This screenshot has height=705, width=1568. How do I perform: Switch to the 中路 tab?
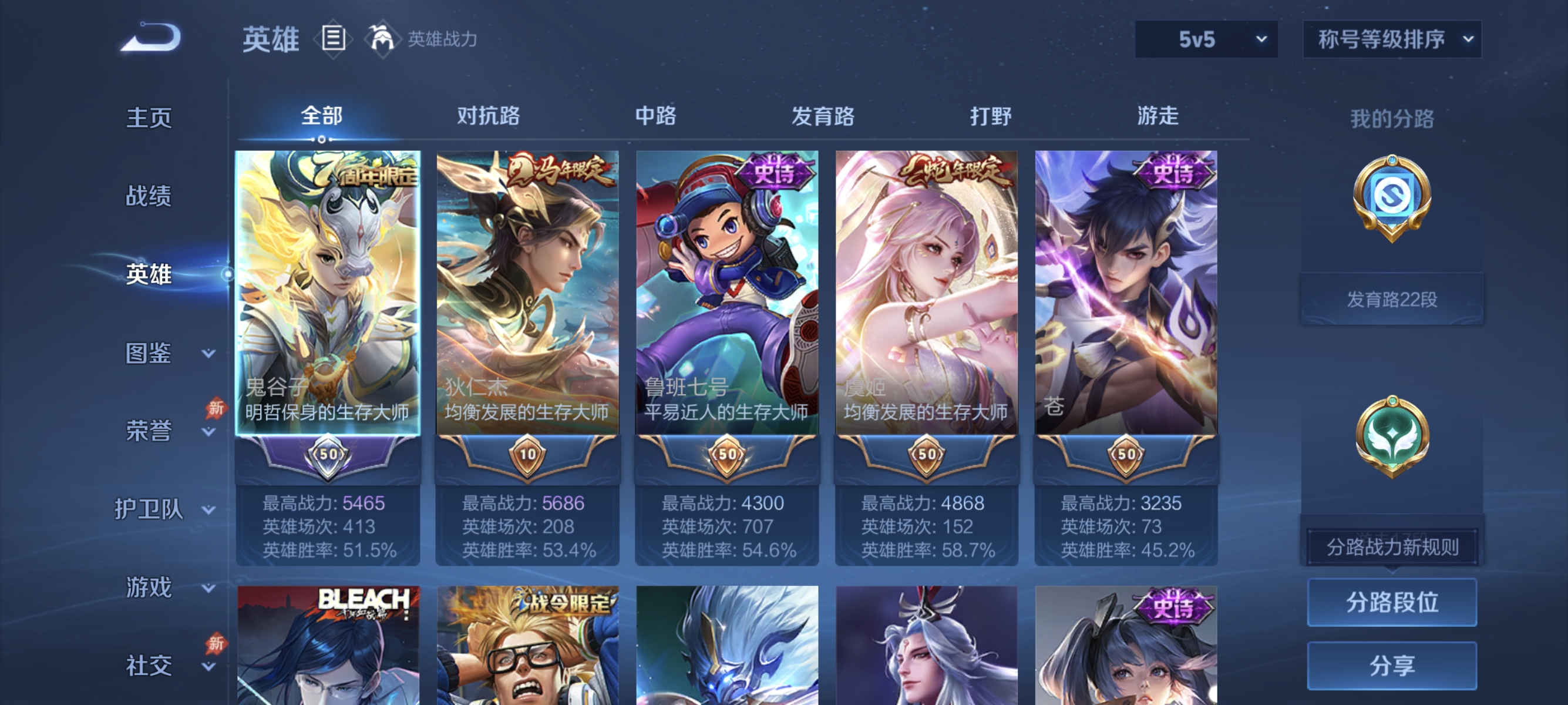coord(654,116)
